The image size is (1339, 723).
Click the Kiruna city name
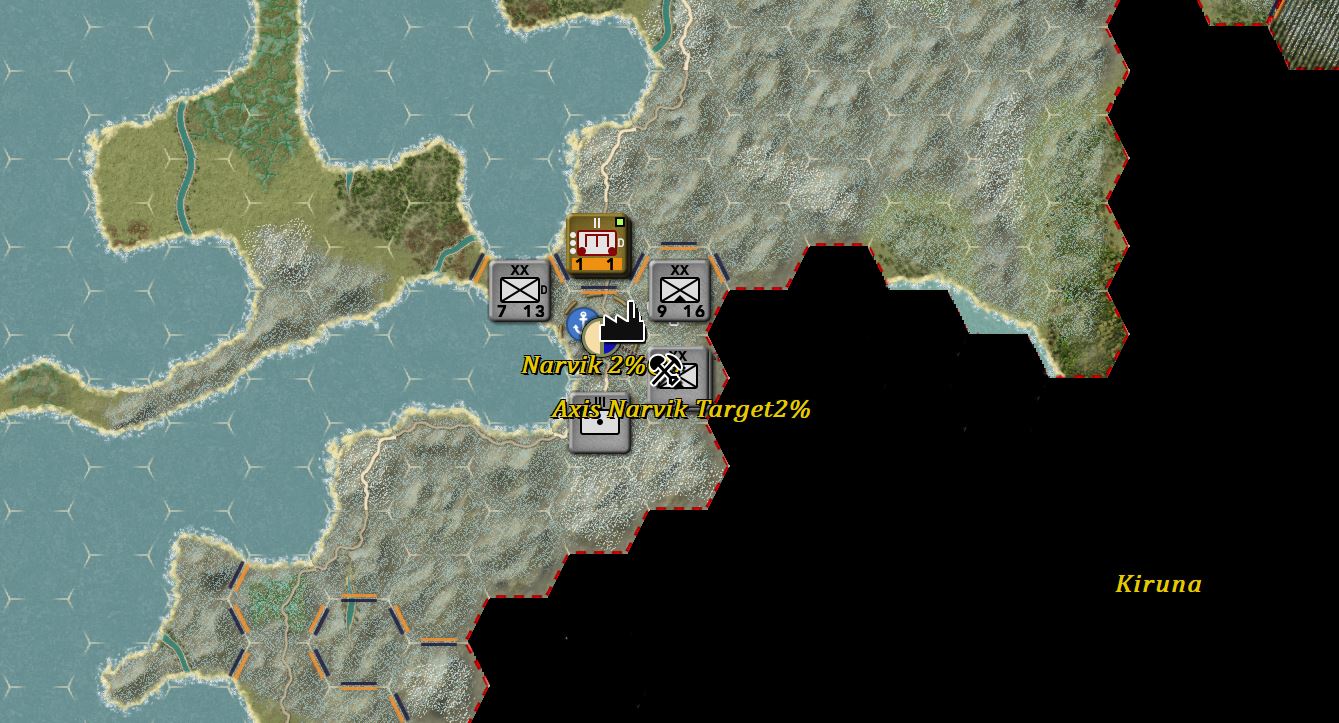click(x=1159, y=583)
